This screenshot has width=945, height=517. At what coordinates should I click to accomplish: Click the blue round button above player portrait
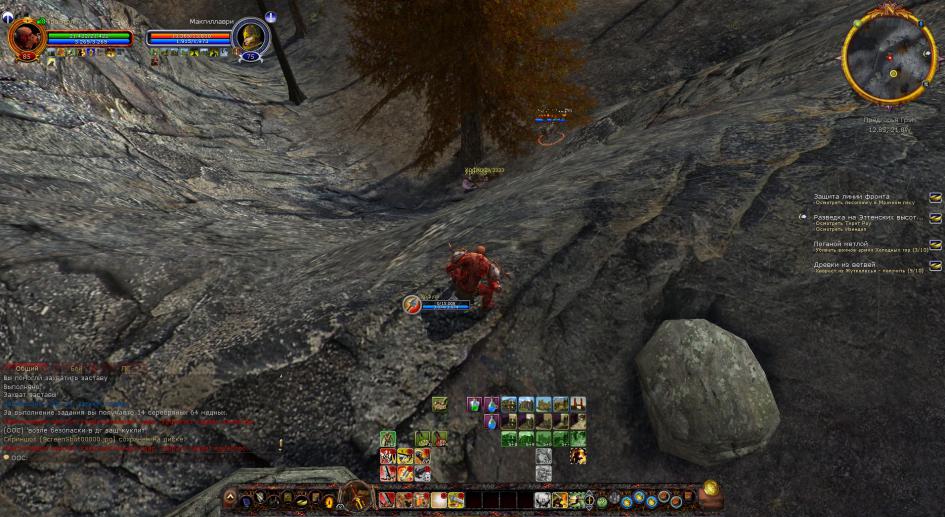point(9,17)
